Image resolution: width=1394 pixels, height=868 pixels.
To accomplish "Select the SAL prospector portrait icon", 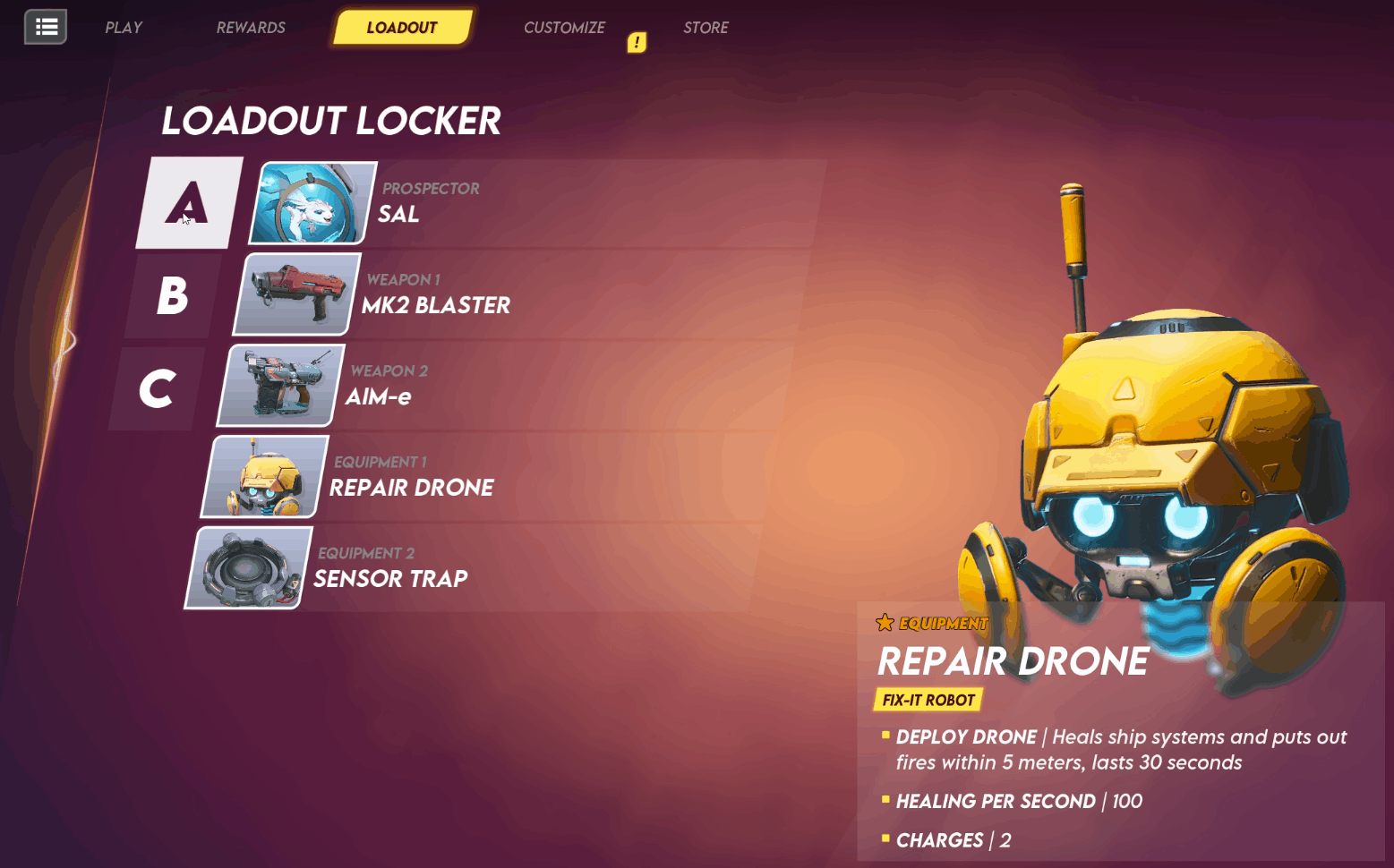I will 313,203.
